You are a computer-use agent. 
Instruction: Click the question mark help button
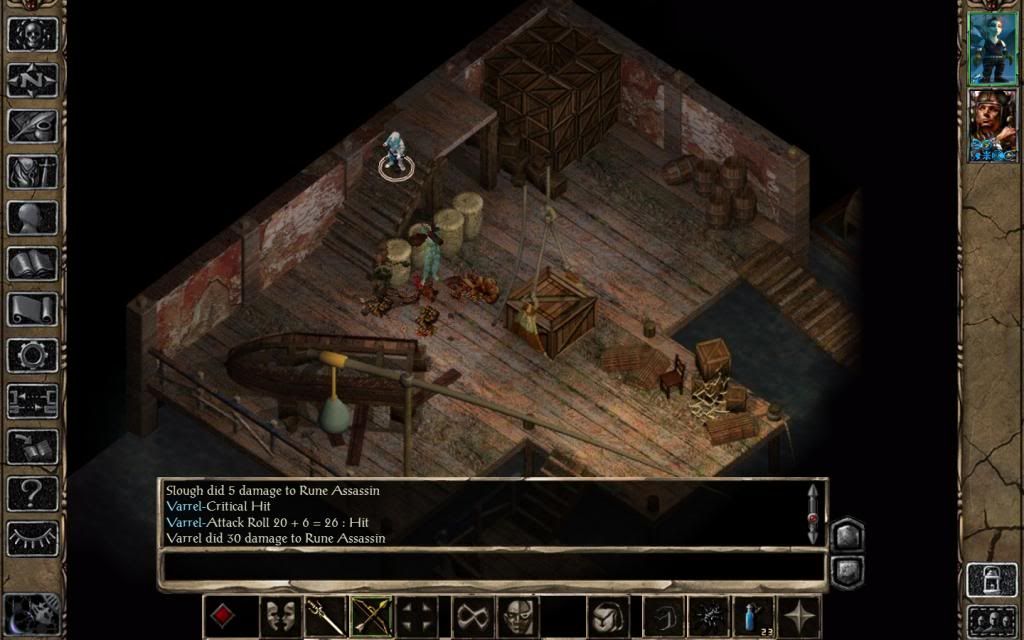tap(33, 492)
